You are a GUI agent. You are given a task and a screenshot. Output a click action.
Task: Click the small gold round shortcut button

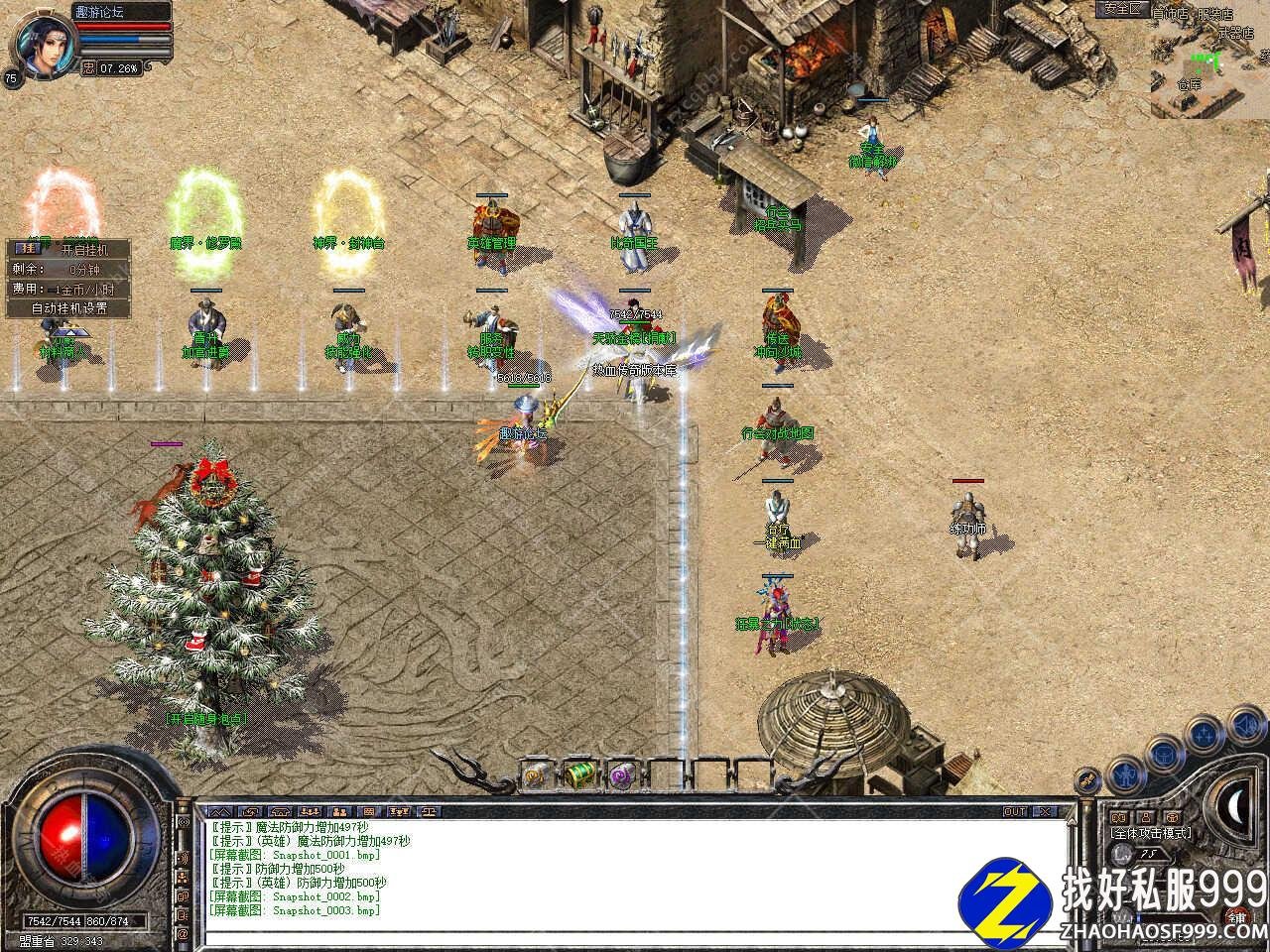(1089, 780)
